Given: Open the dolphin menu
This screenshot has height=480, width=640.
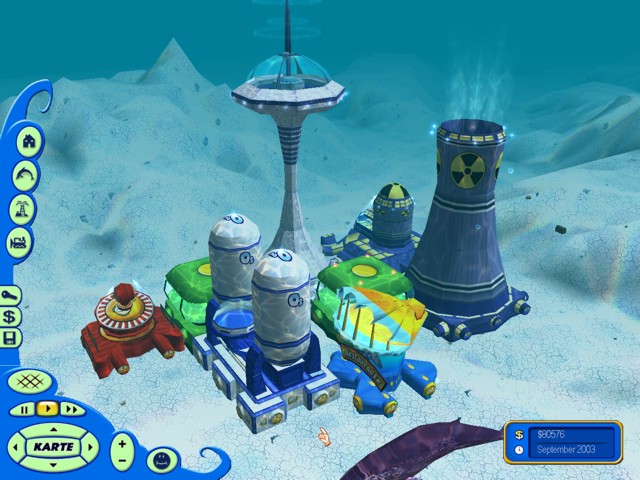Looking at the screenshot, I should click(22, 176).
